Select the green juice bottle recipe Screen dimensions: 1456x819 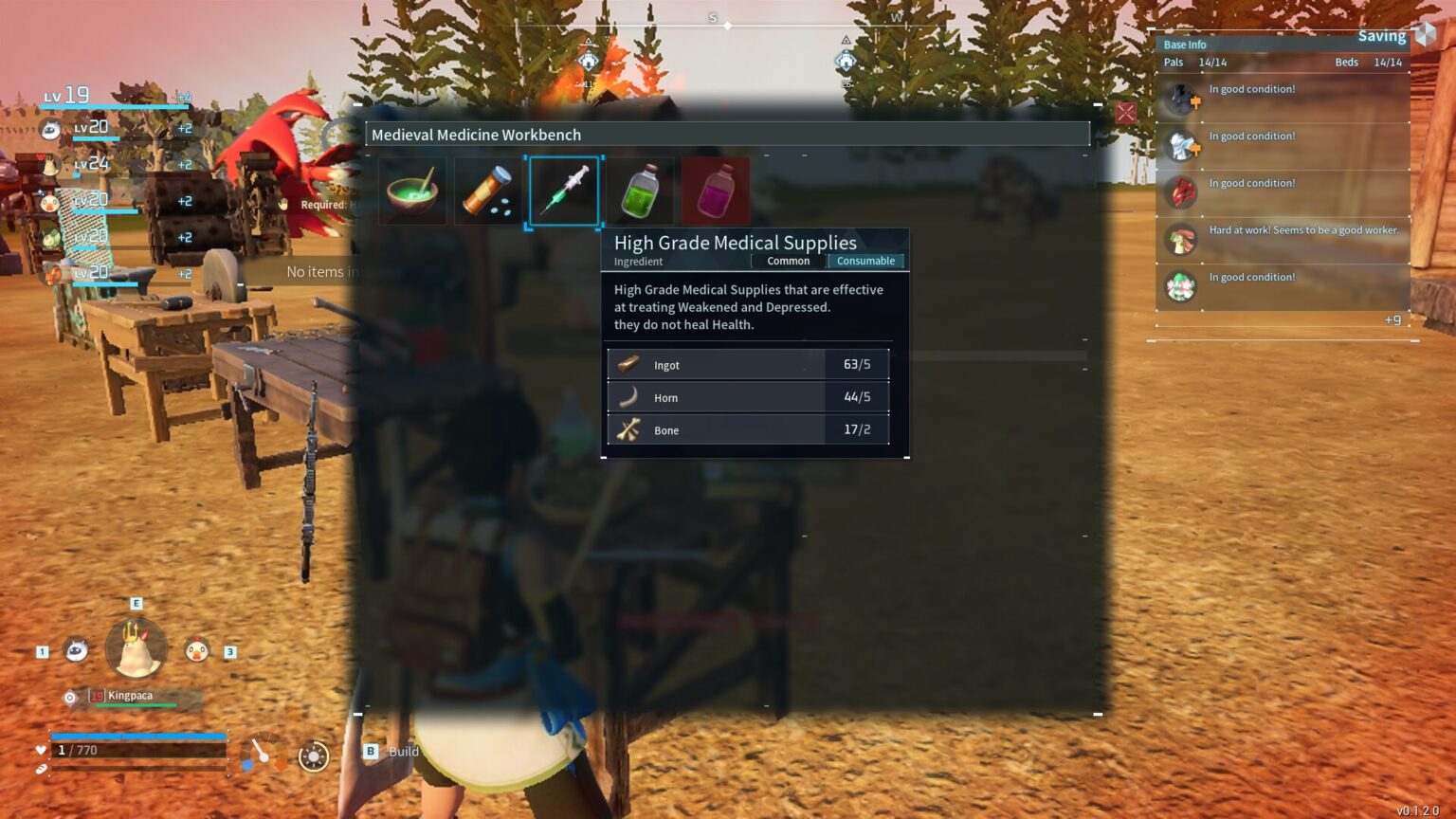[x=640, y=190]
